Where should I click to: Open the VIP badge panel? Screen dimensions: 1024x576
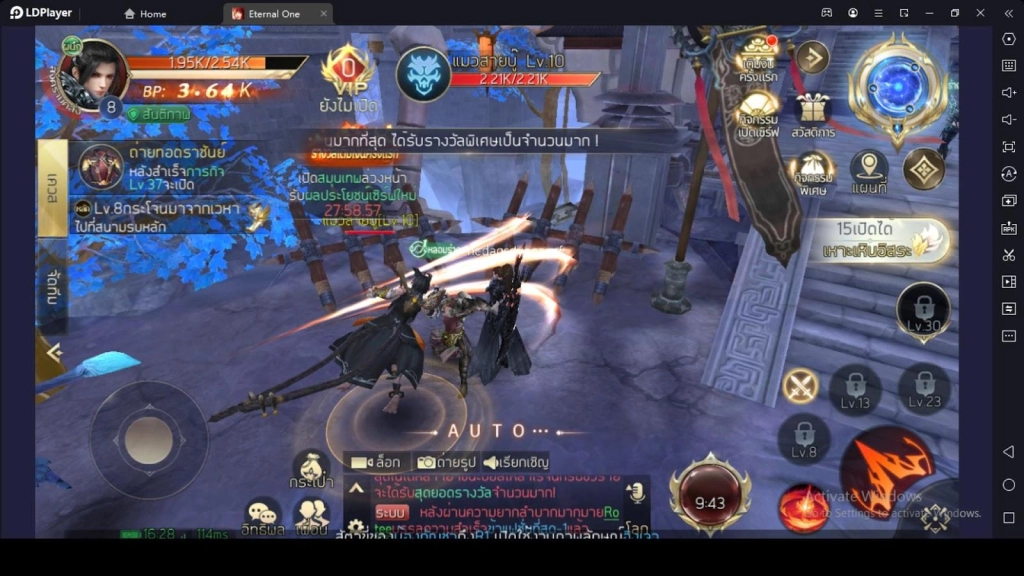tap(349, 69)
